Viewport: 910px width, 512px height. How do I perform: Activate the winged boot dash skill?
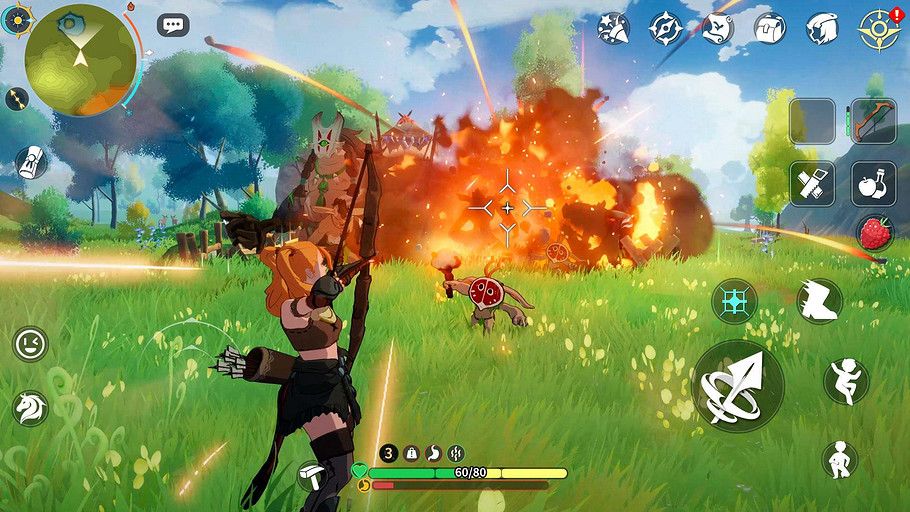click(819, 300)
